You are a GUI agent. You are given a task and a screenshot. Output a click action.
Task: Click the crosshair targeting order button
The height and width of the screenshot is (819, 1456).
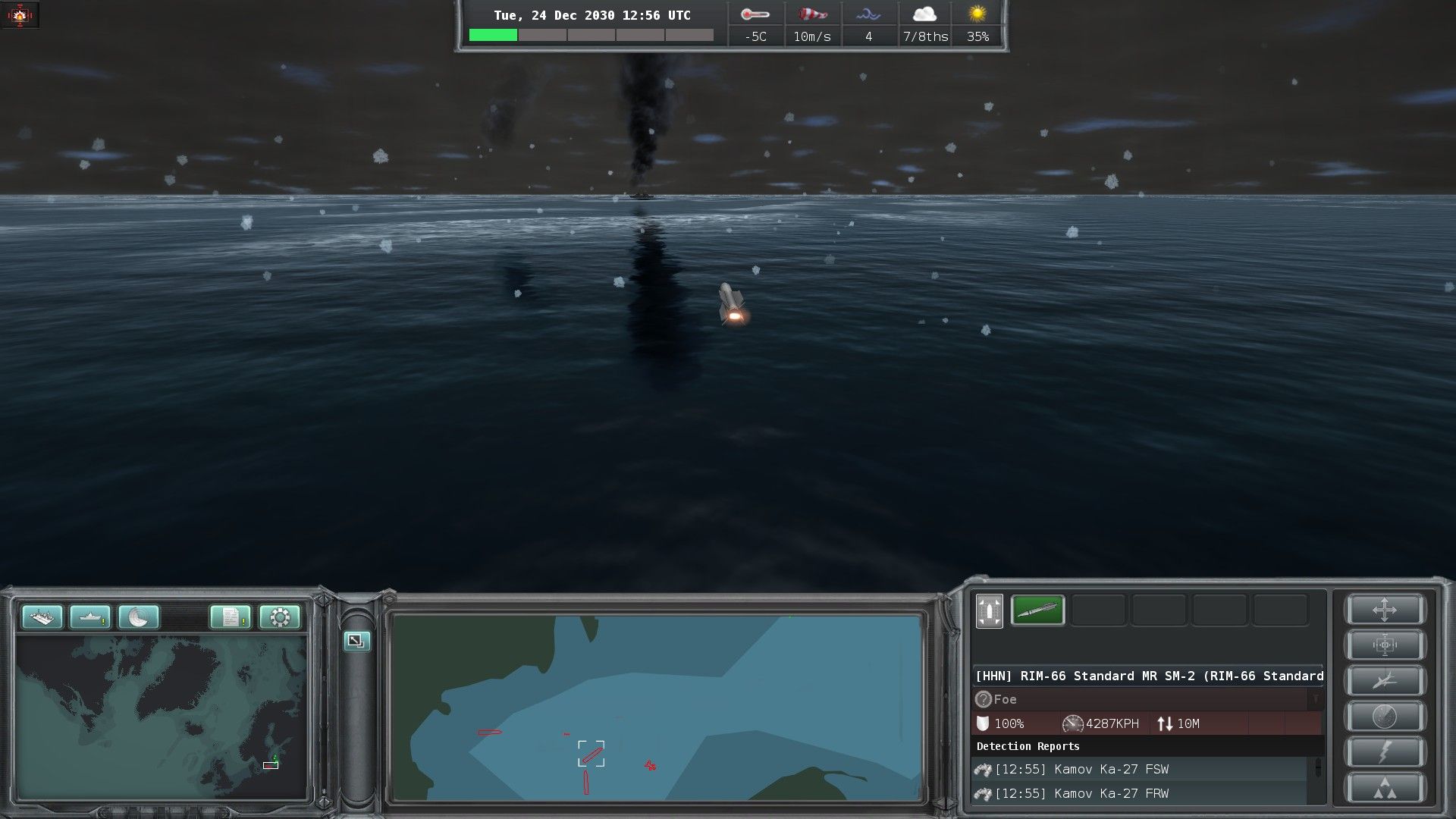pyautogui.click(x=1385, y=646)
